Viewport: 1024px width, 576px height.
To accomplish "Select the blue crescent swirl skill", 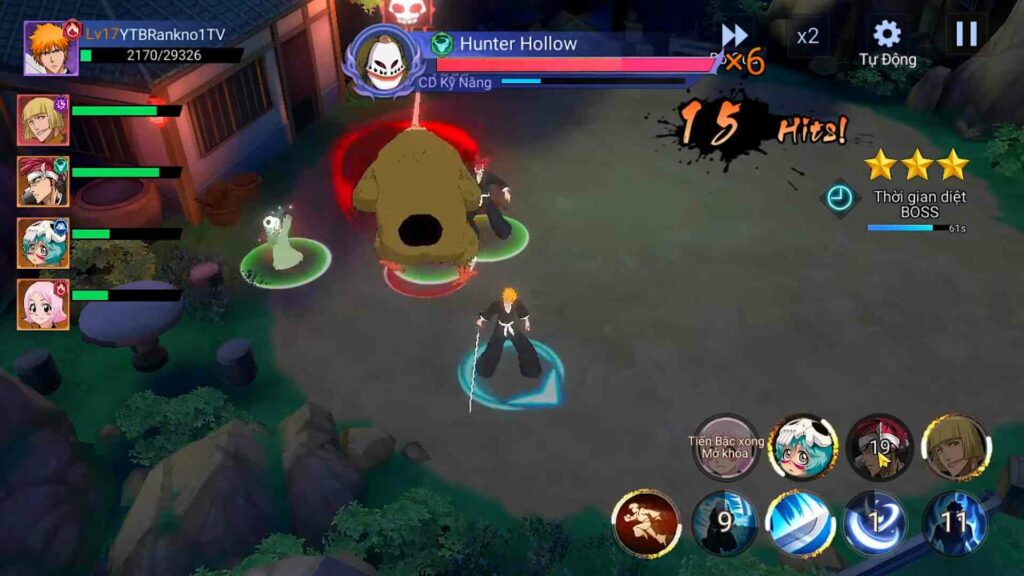I will pos(875,523).
